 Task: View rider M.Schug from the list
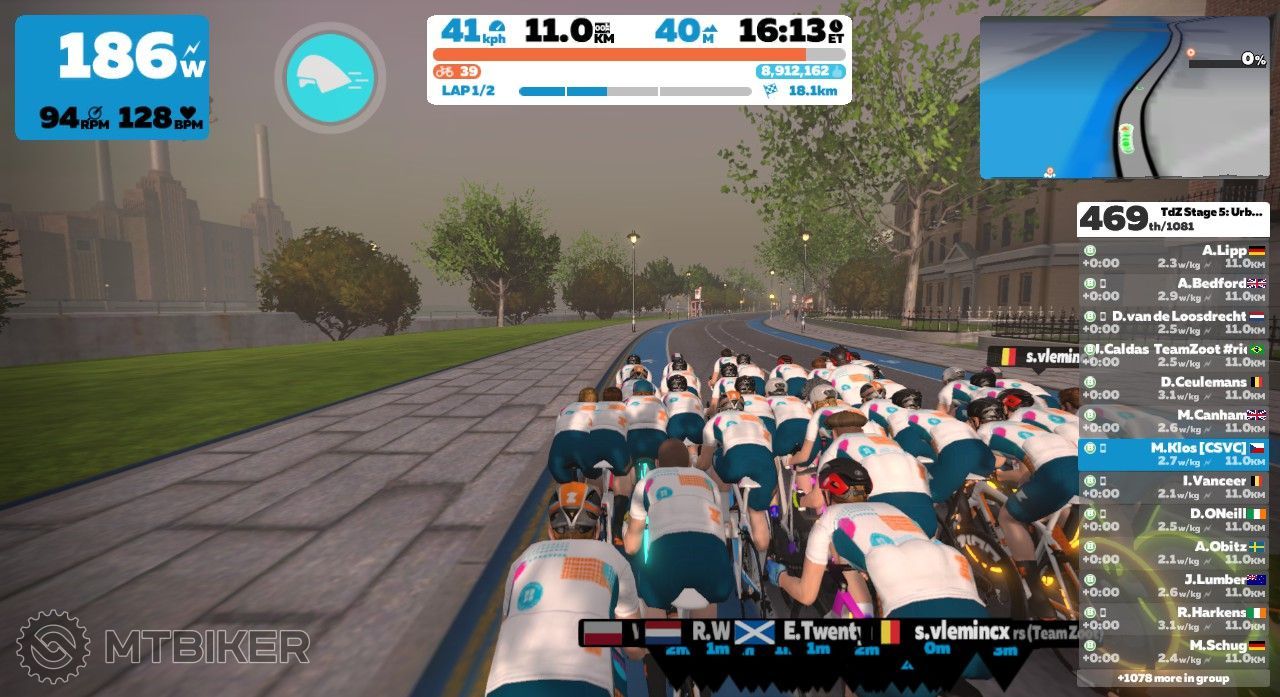[x=1173, y=652]
